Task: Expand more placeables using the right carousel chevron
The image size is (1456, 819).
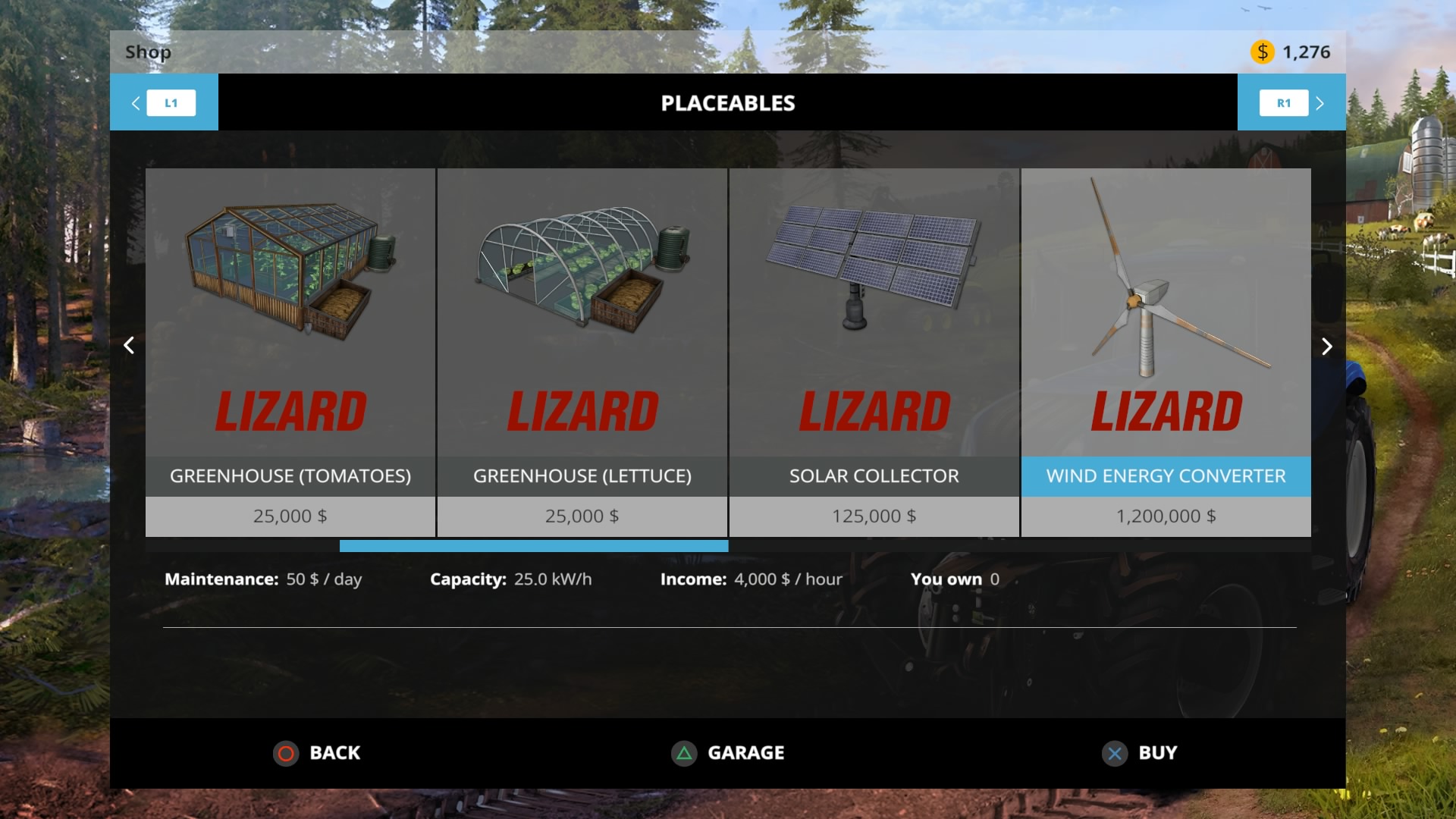Action: tap(1327, 346)
